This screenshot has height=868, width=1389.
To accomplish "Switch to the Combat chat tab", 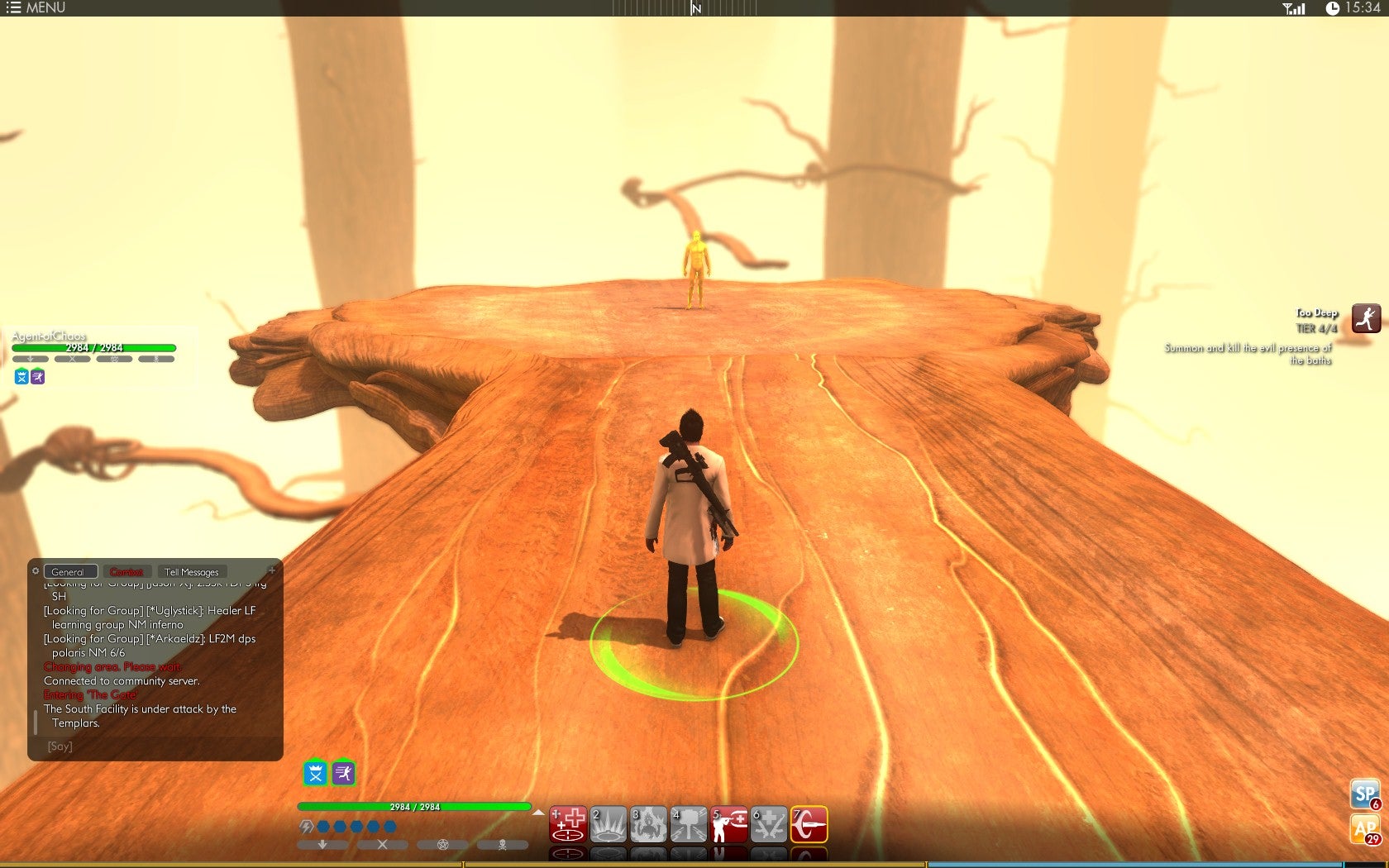I will point(126,572).
